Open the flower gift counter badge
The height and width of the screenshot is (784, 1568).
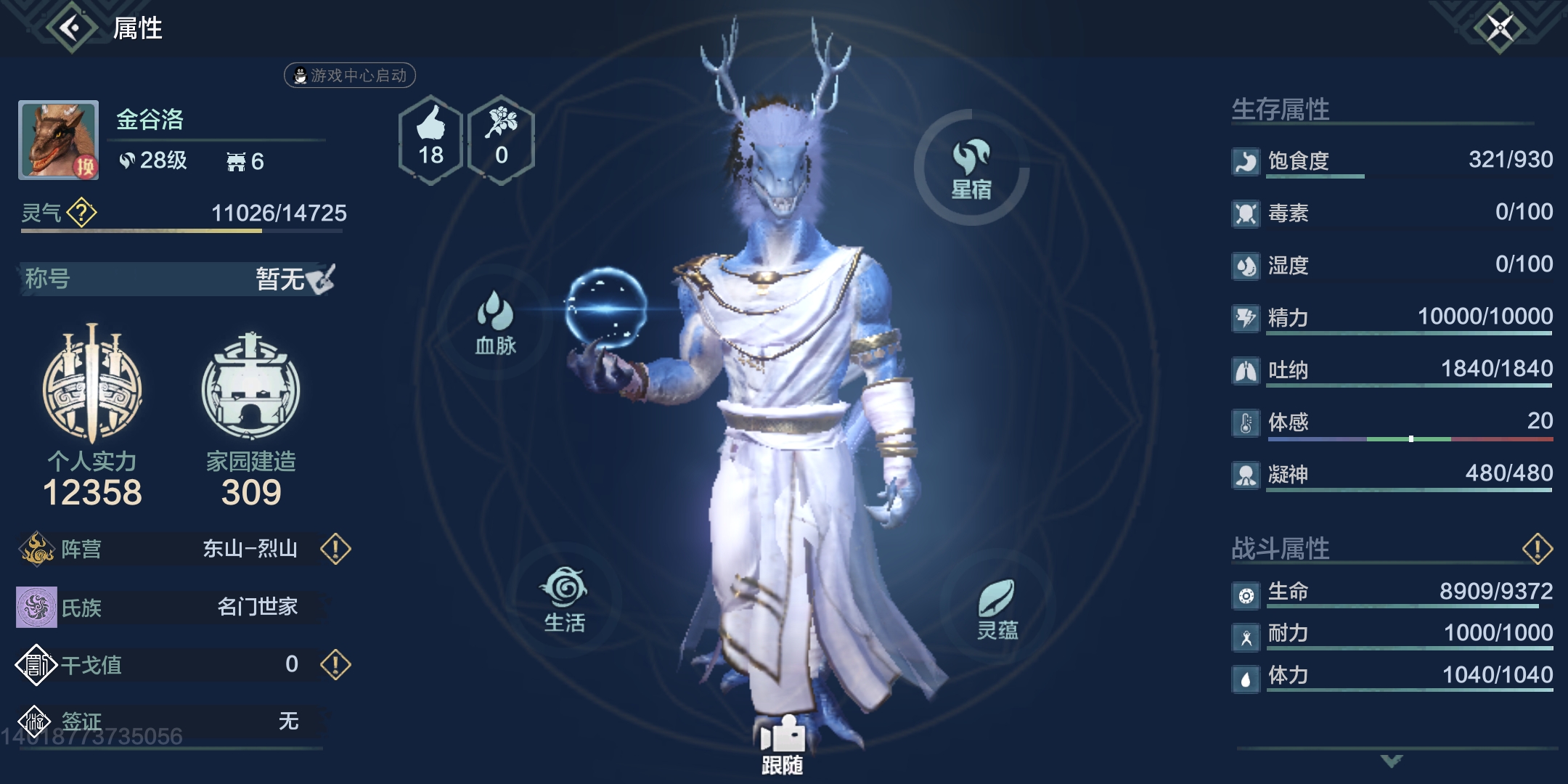pyautogui.click(x=501, y=139)
